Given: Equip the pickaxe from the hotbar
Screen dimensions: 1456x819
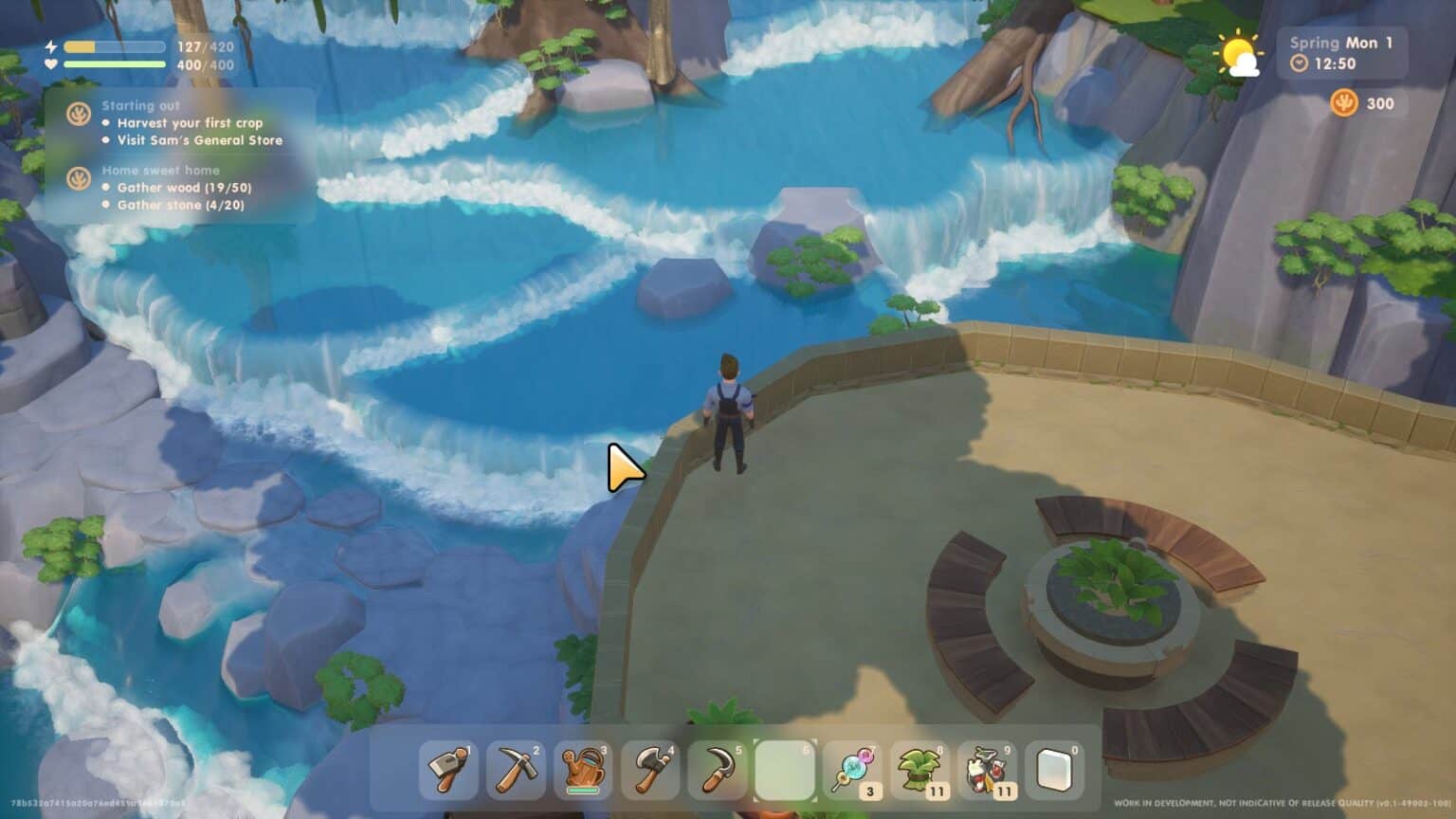Looking at the screenshot, I should click(516, 769).
